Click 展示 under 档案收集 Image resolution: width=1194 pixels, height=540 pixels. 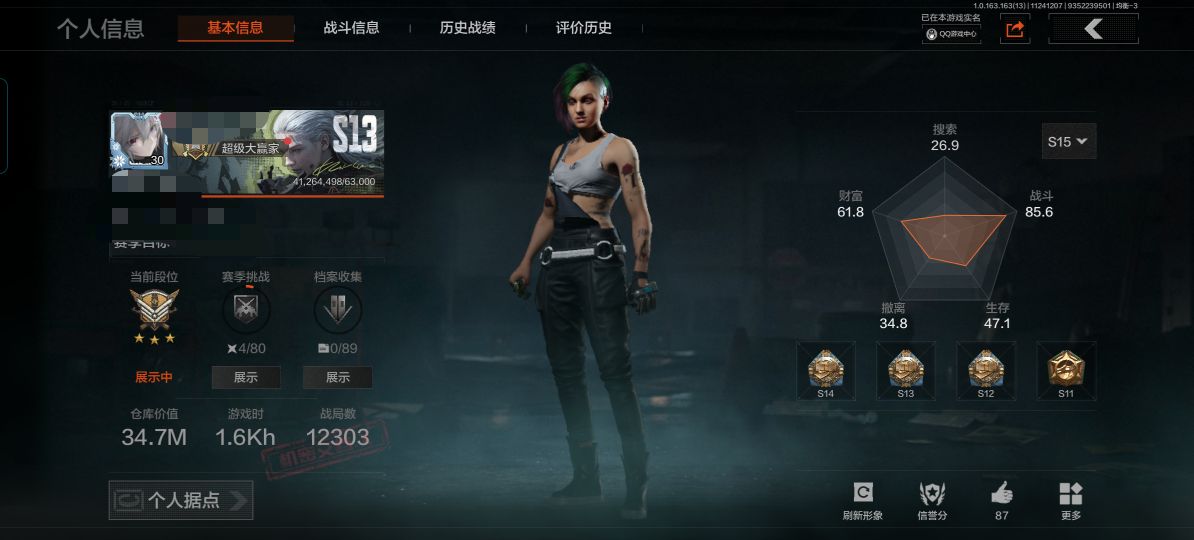[x=338, y=377]
